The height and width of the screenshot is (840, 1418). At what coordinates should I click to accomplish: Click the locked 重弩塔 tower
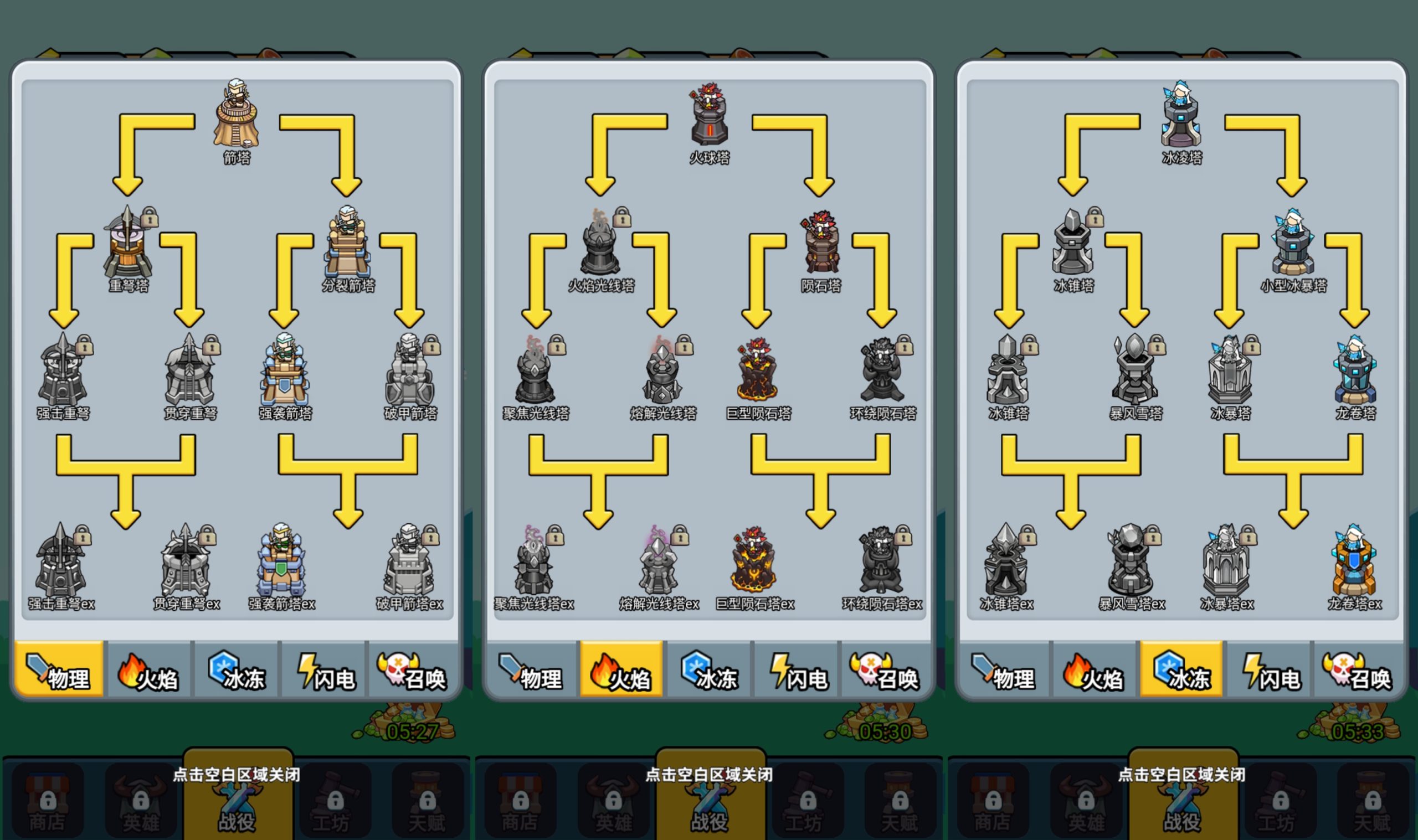tap(129, 244)
